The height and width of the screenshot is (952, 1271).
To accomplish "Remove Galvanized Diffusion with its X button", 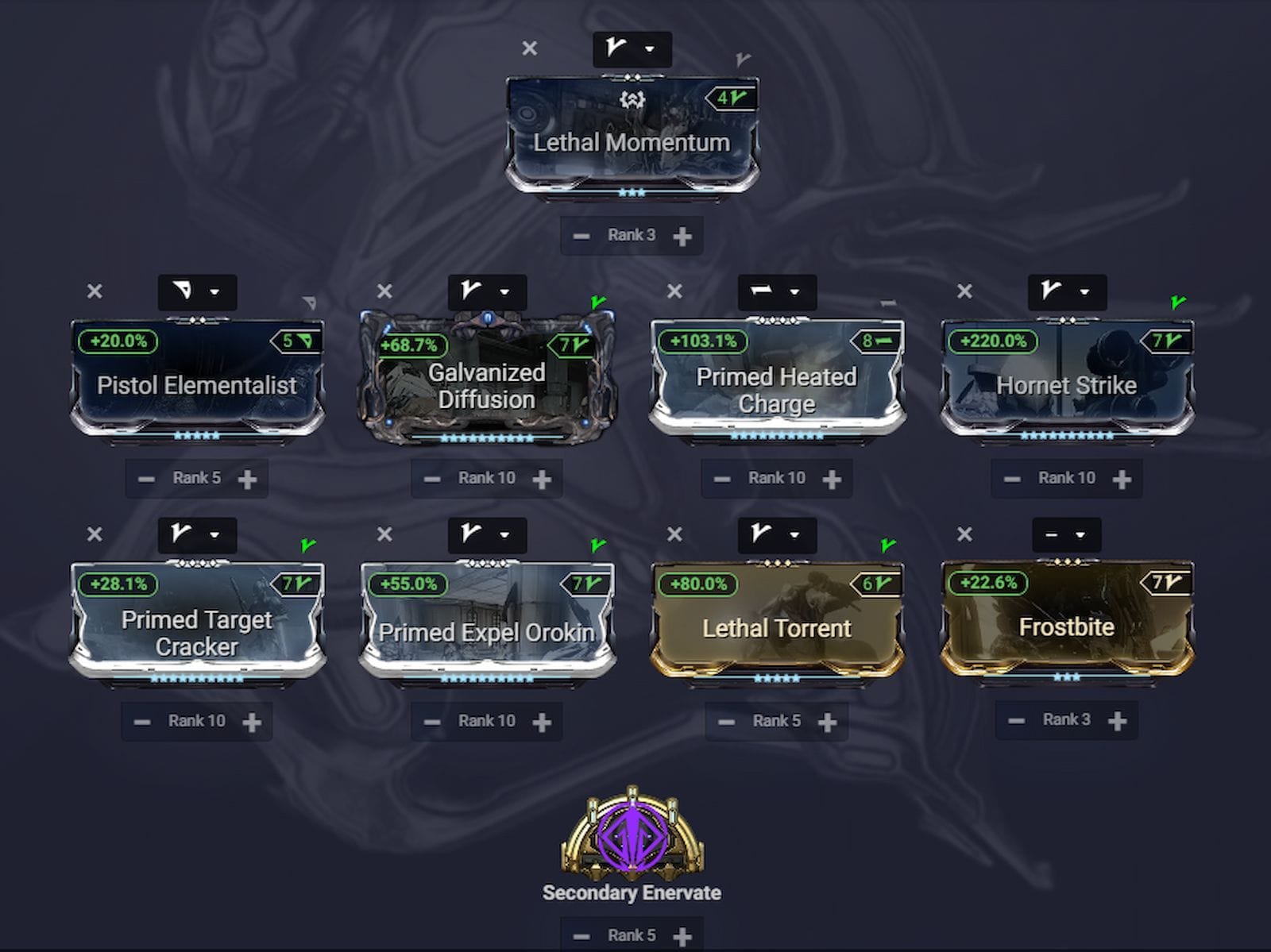I will click(x=386, y=292).
